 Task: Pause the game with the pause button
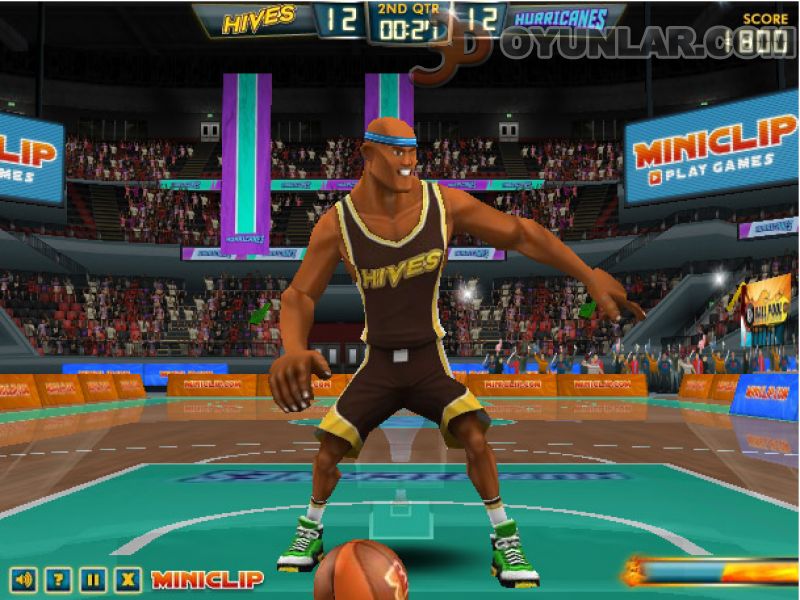(93, 579)
